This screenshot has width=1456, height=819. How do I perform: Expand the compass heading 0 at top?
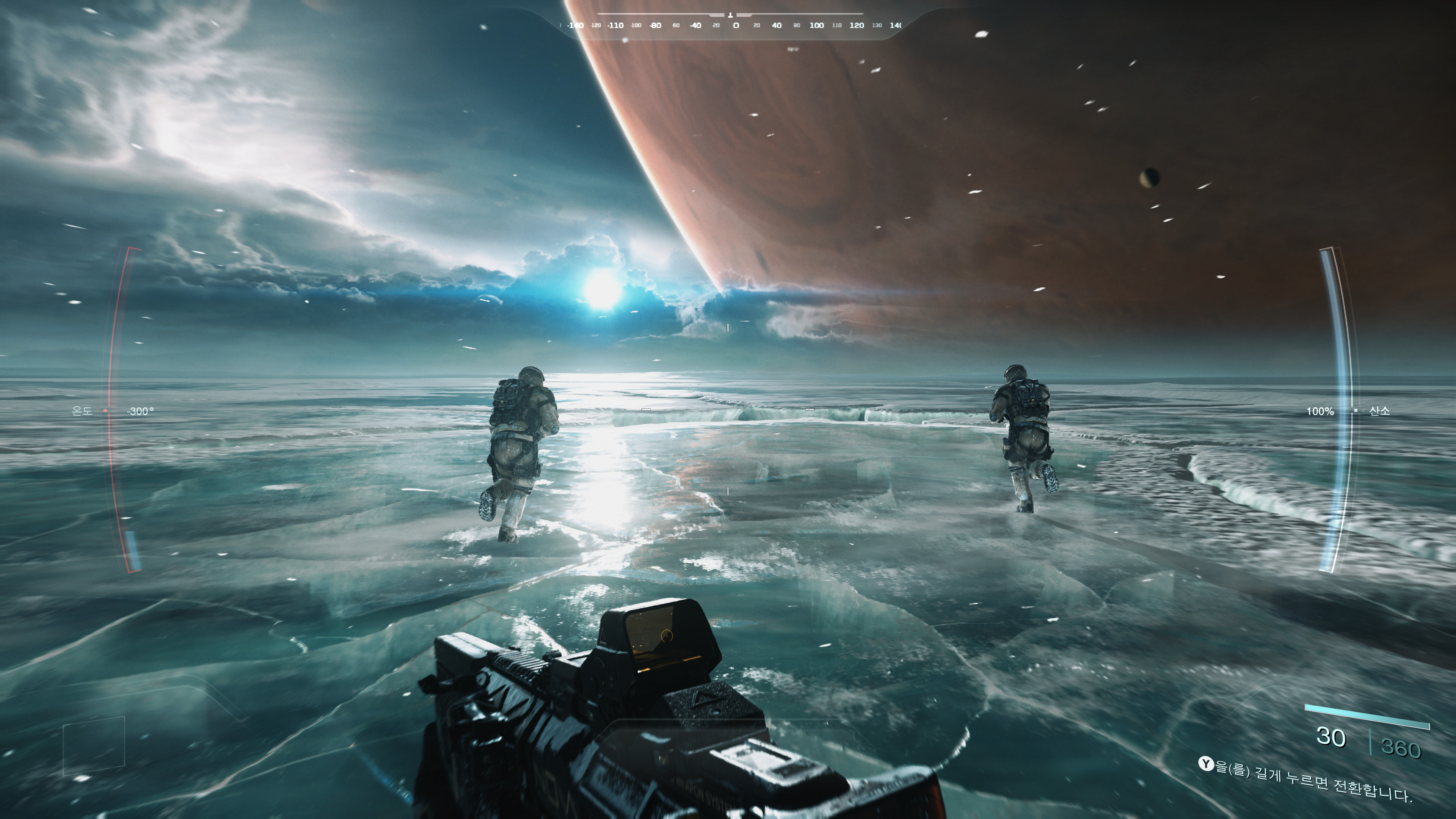coord(736,25)
